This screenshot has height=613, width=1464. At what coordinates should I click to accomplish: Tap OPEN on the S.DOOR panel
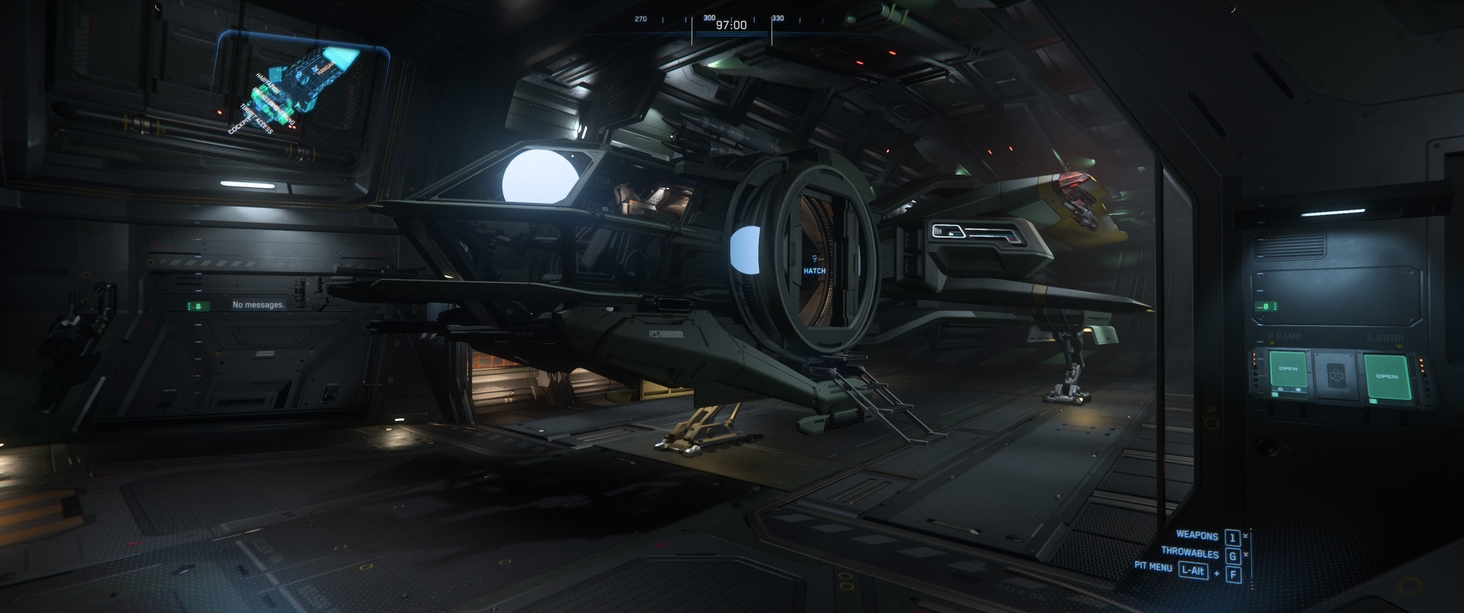[x=1386, y=376]
